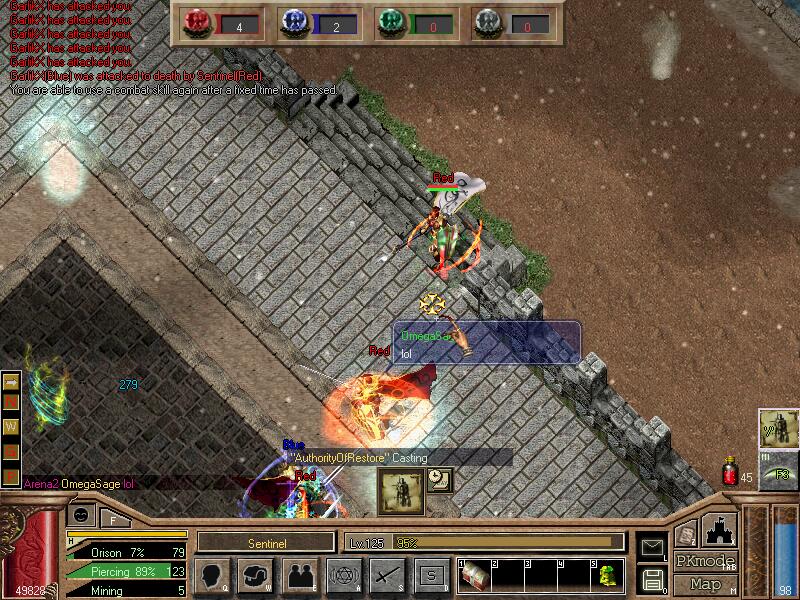Toggle PKmode
The height and width of the screenshot is (600, 800).
(705, 561)
